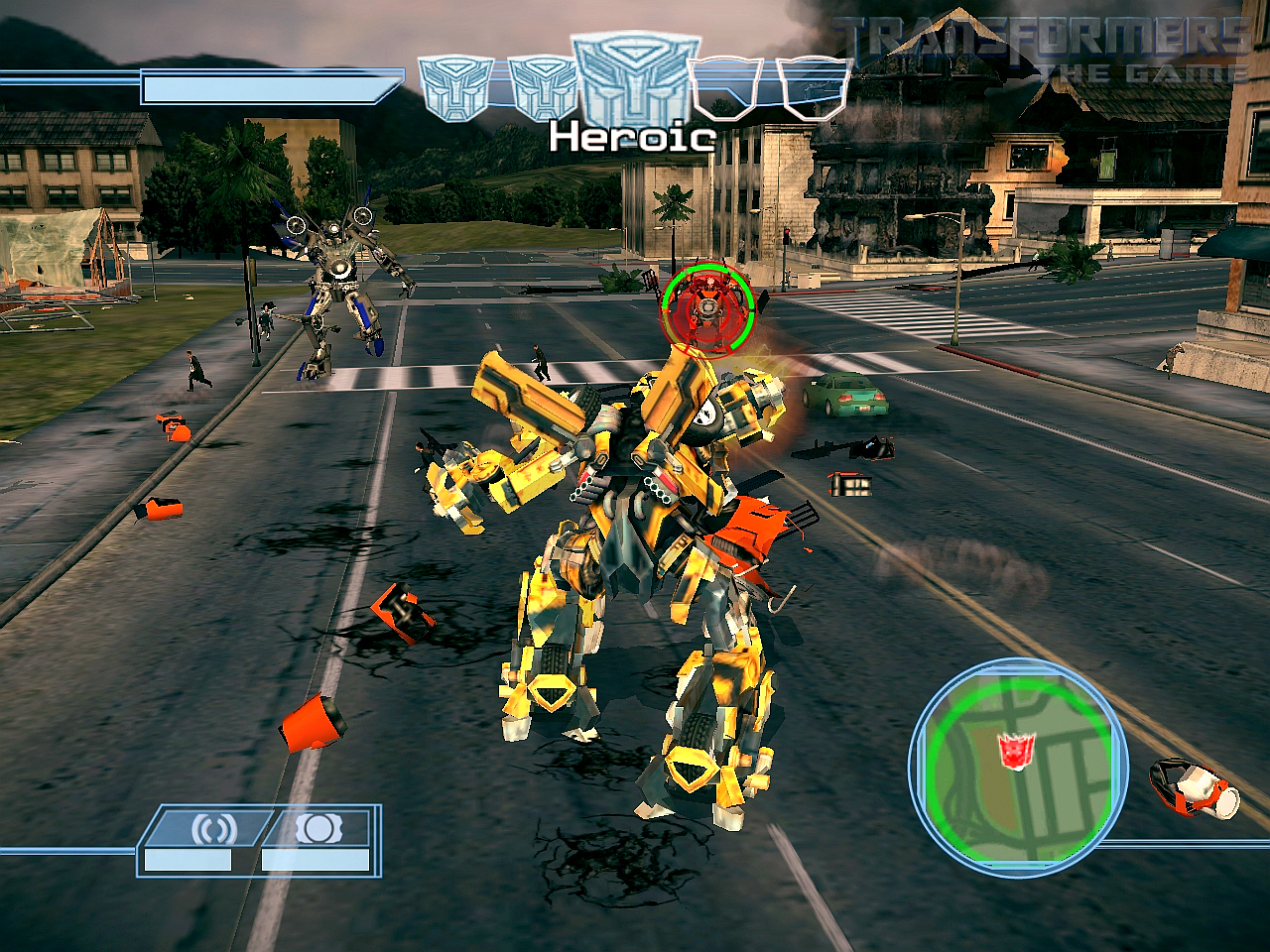This screenshot has width=1270, height=952.
Task: Click the circular green minimap
Action: (x=1017, y=761)
